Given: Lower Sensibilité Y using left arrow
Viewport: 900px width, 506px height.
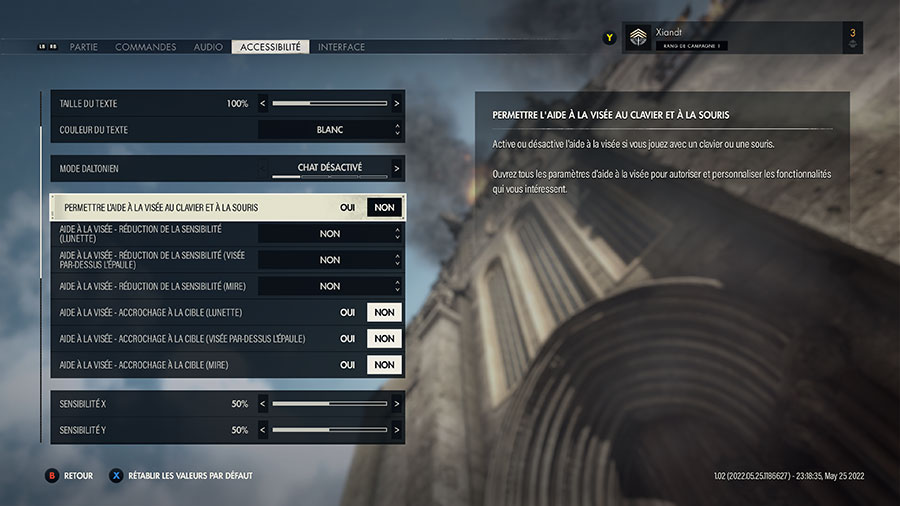Looking at the screenshot, I should pyautogui.click(x=264, y=430).
